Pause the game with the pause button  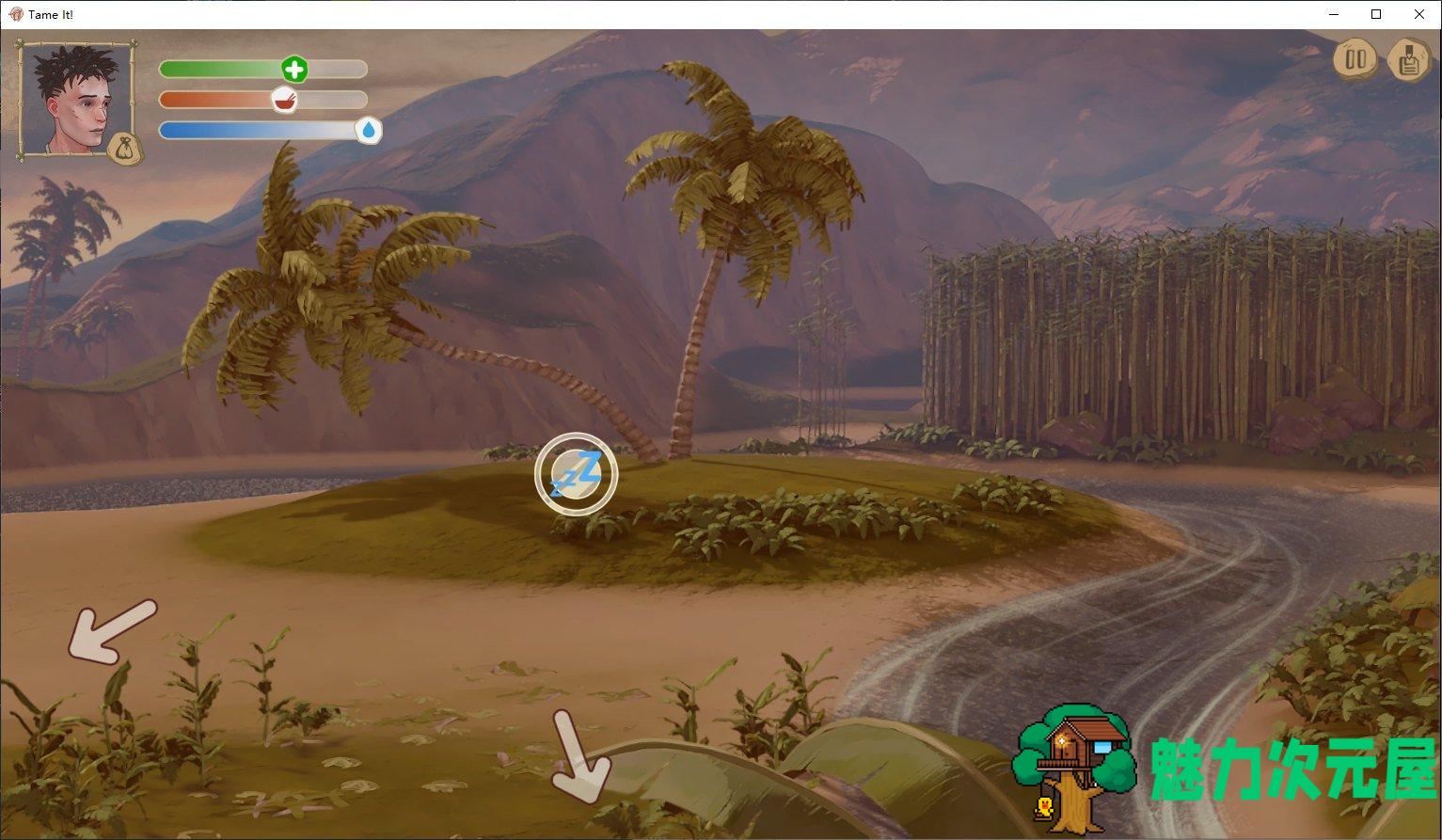click(1355, 59)
